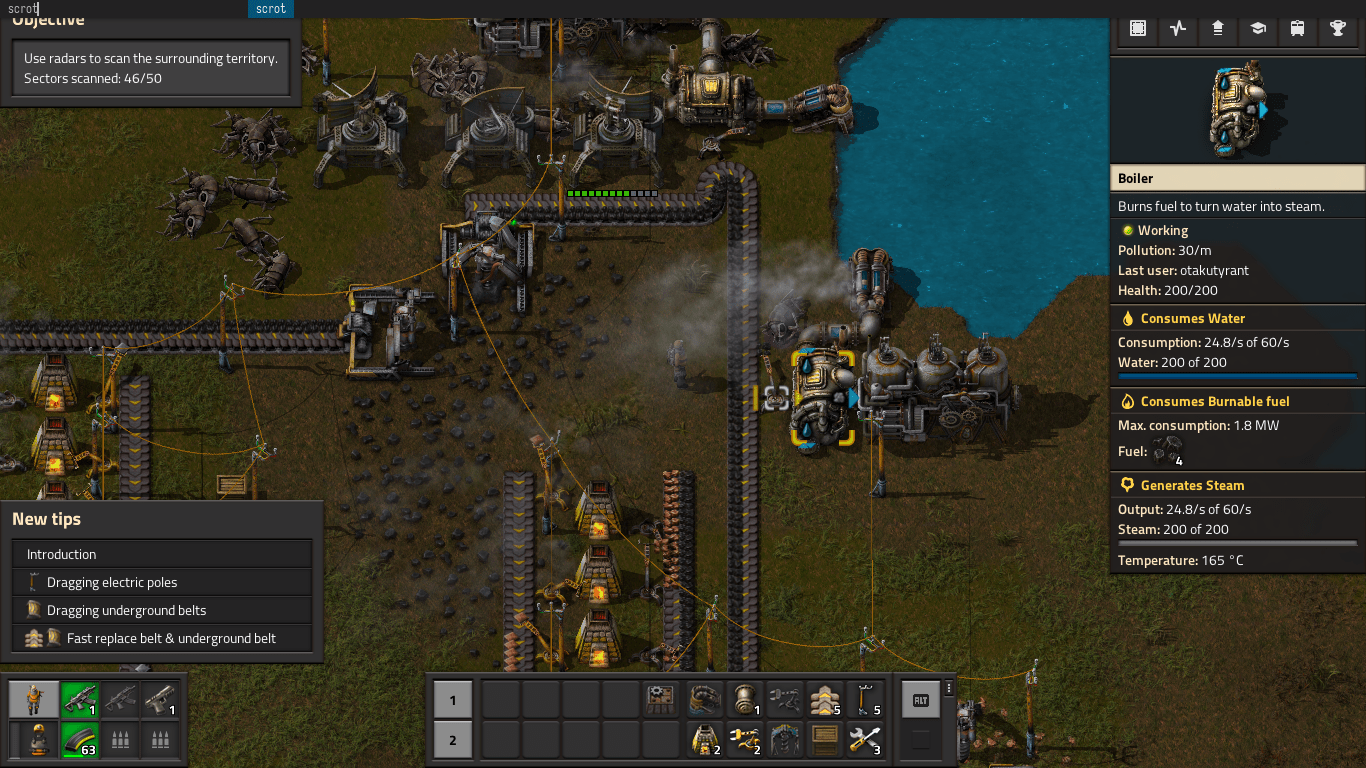This screenshot has height=768, width=1366.
Task: View the achievements list
Action: pyautogui.click(x=1338, y=29)
